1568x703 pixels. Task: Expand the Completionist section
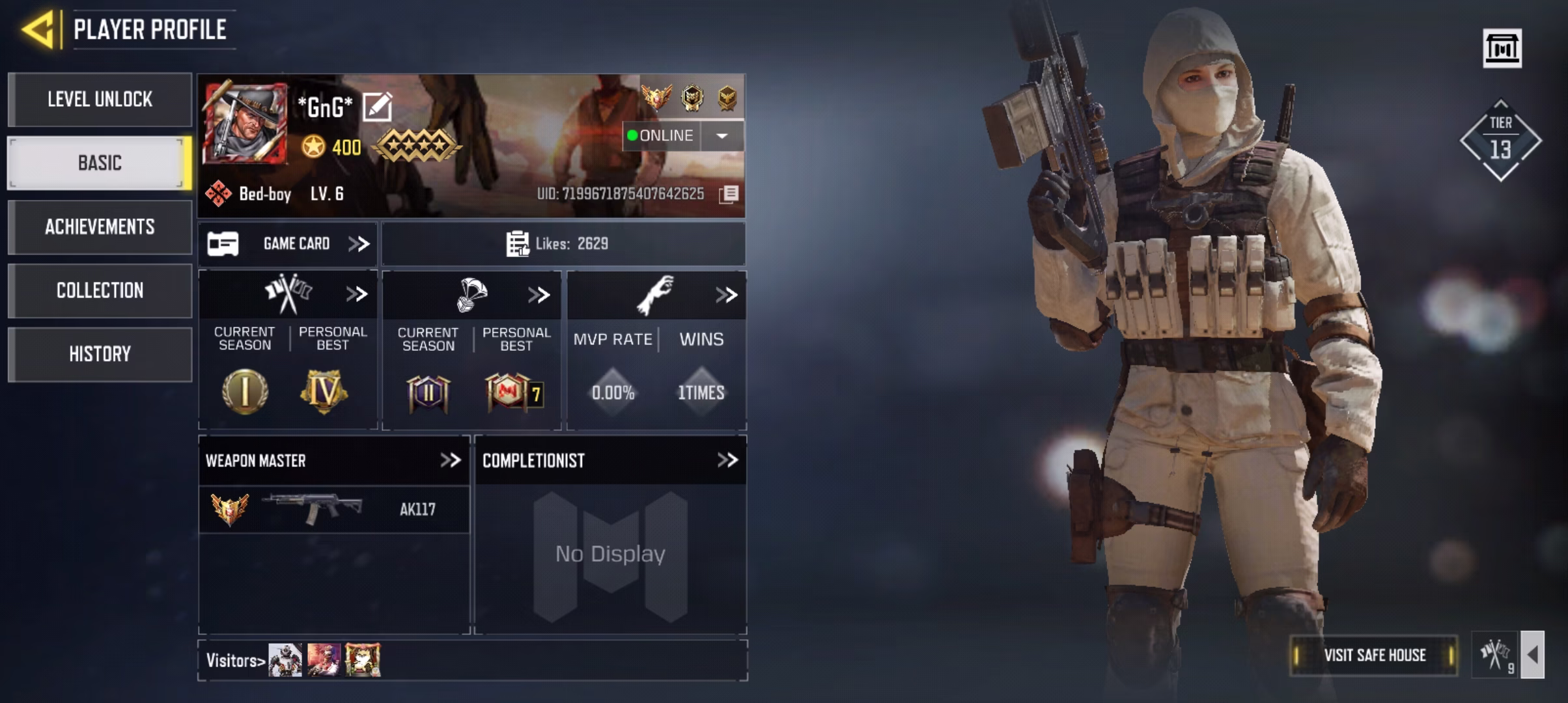[x=727, y=461]
